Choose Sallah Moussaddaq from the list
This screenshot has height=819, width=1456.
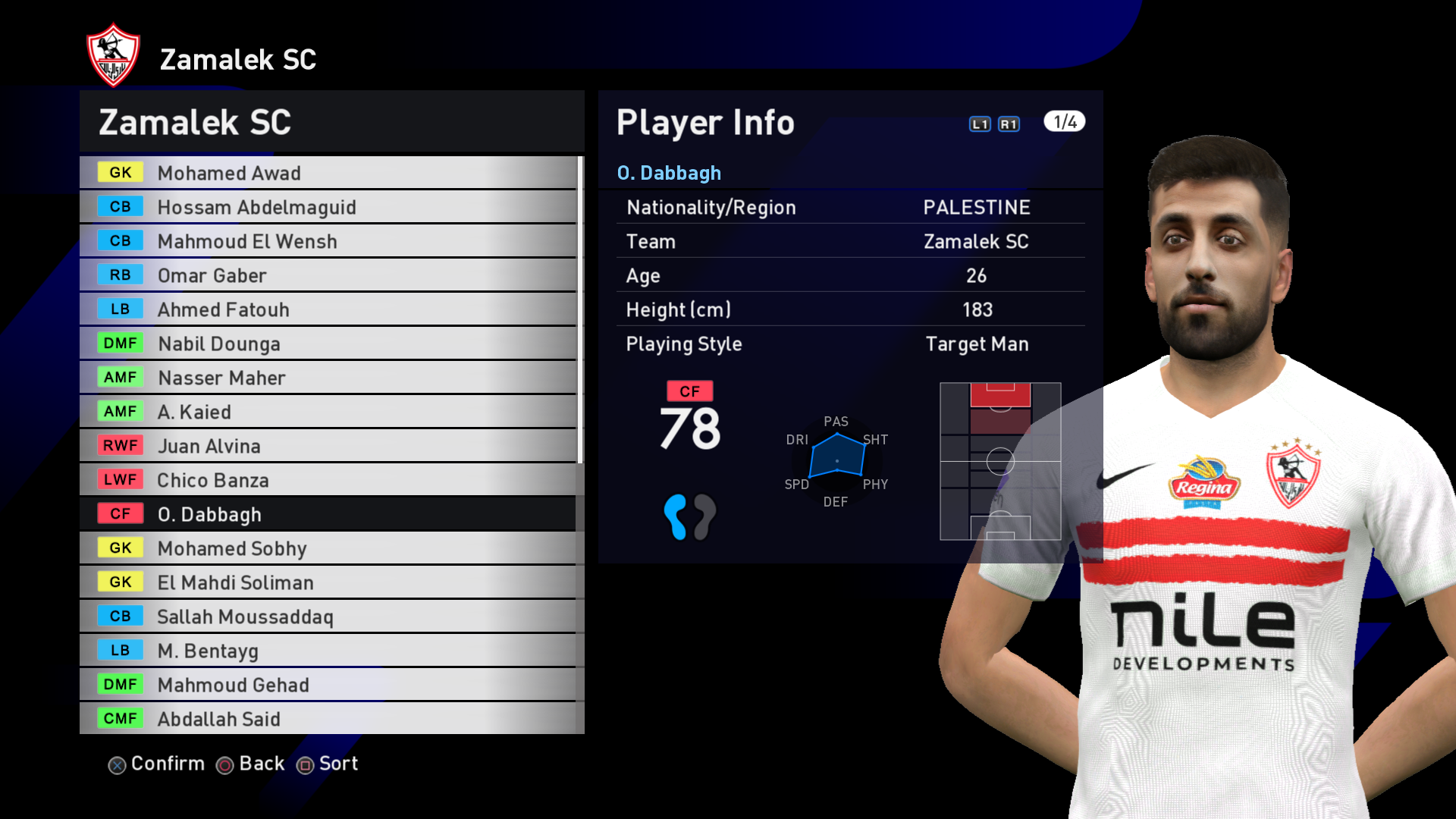click(328, 617)
